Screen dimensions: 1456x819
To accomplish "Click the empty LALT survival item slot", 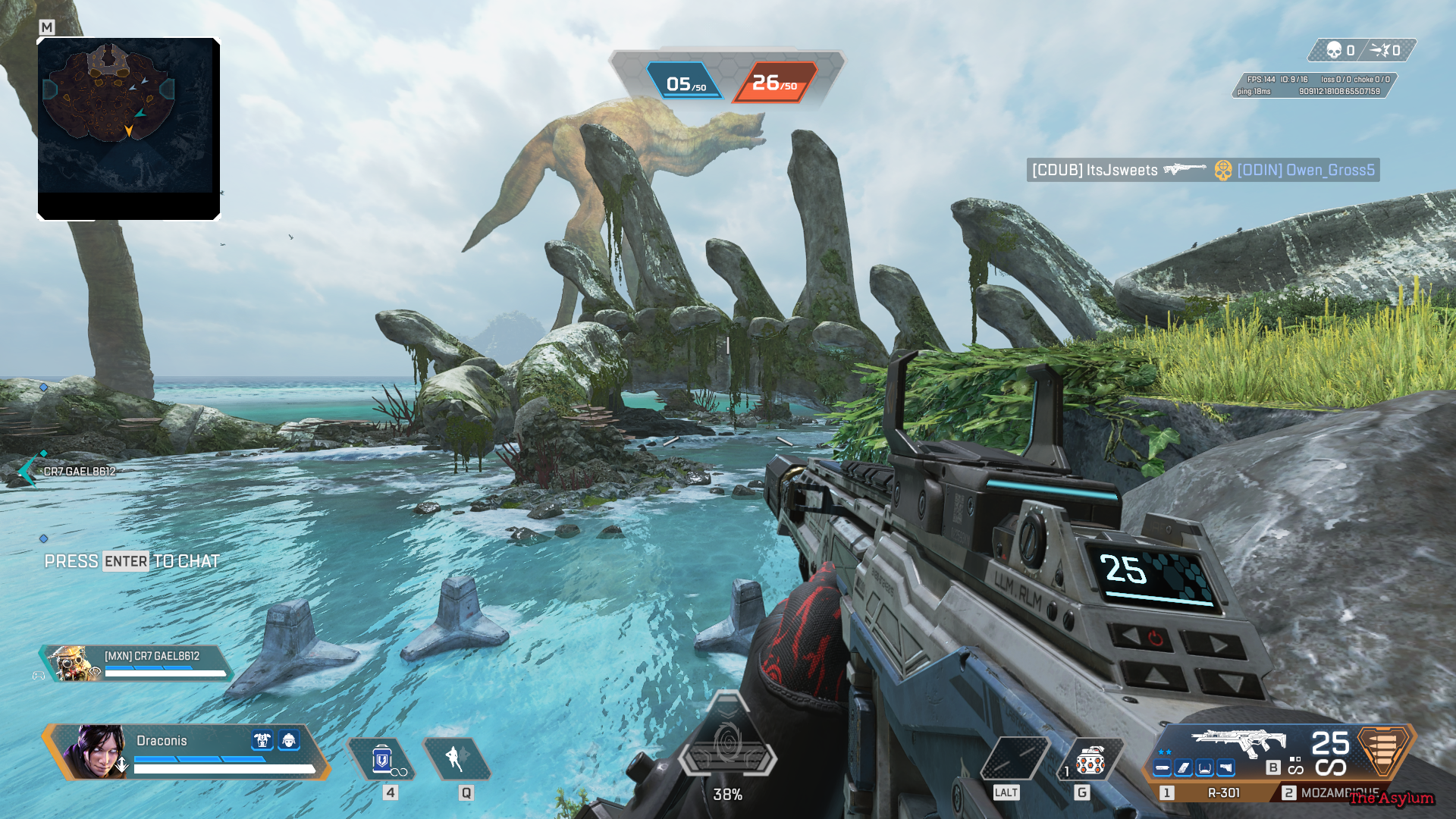I will 1014,760.
